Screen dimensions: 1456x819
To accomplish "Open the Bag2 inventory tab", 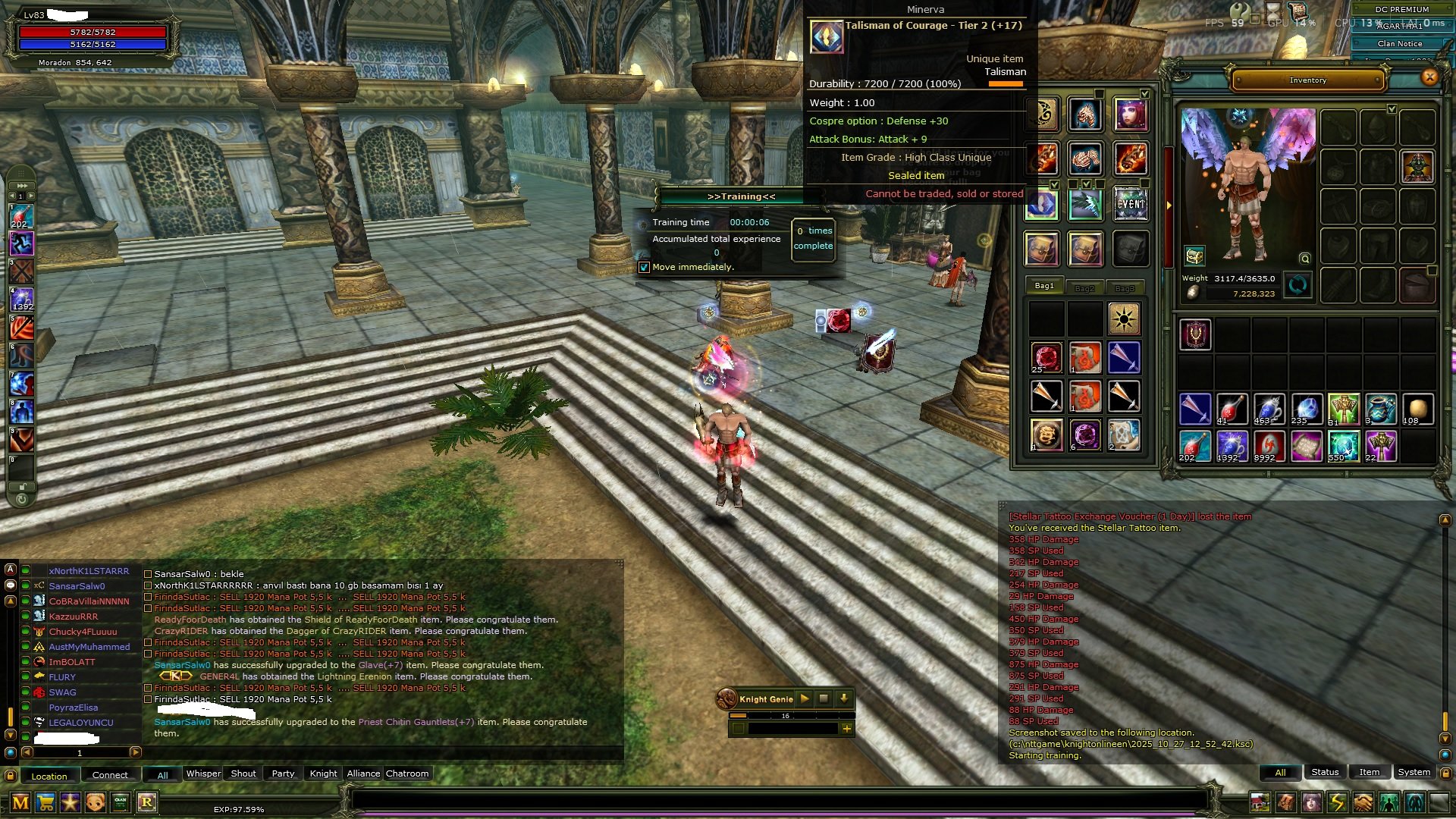I will 1084,288.
